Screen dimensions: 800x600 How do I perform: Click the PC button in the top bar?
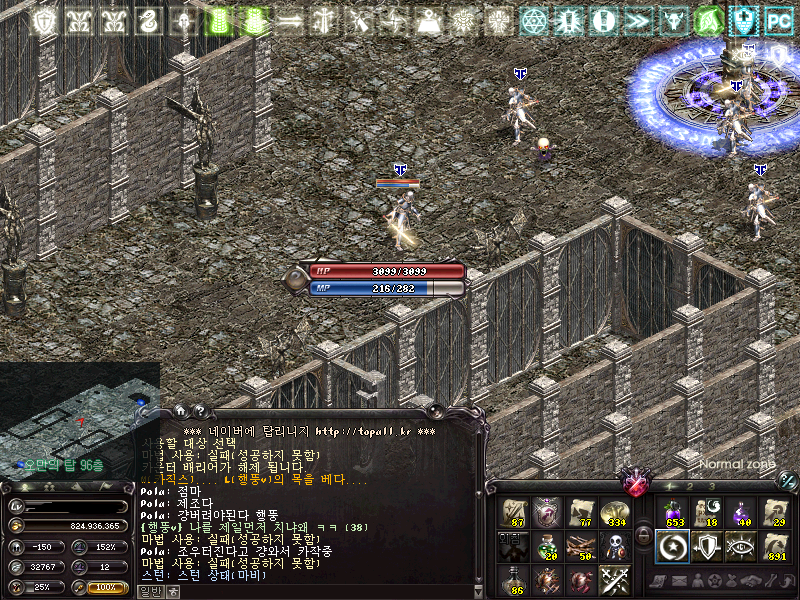778,19
